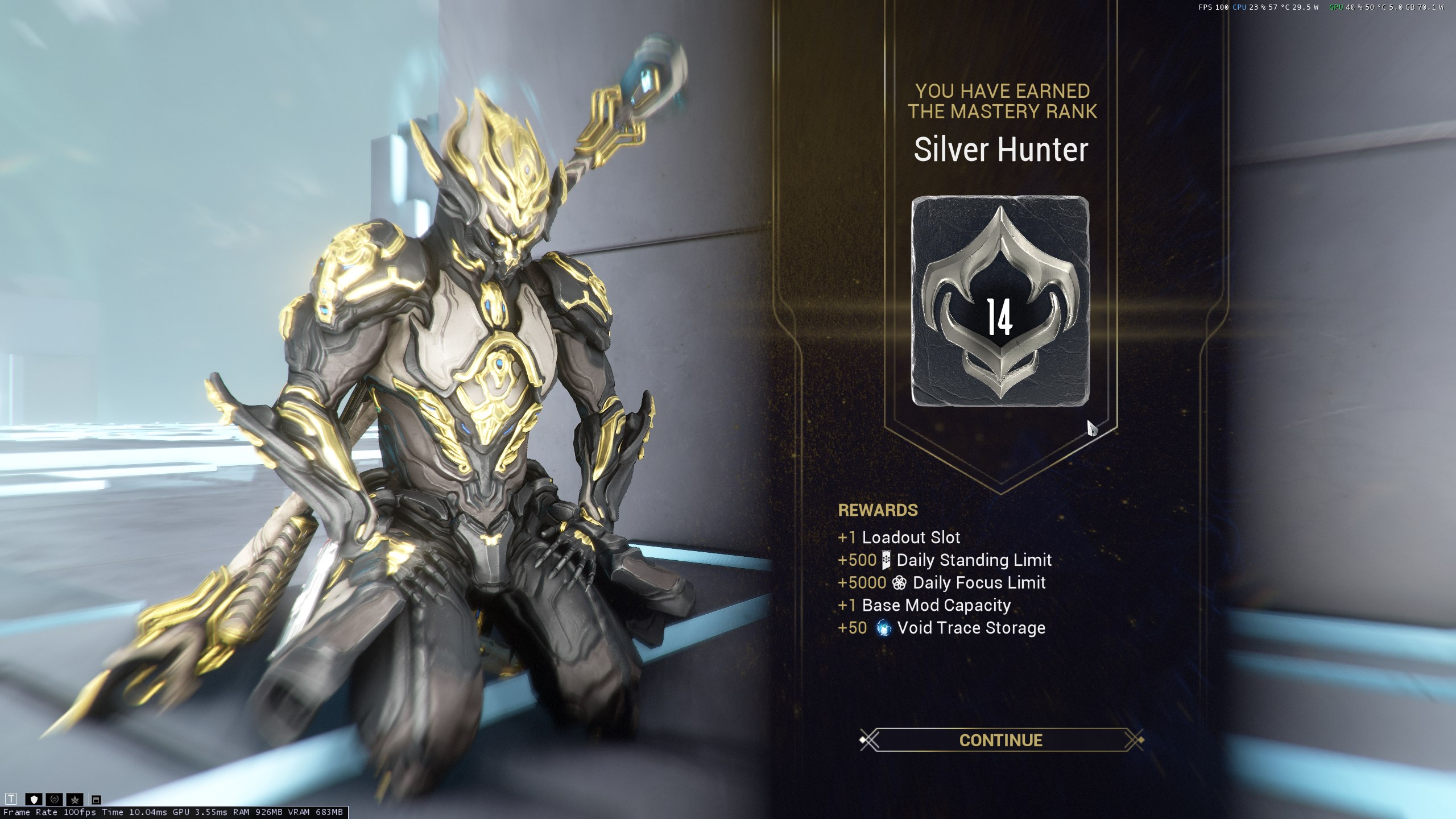Select the shield icon tab
The height and width of the screenshot is (819, 1456).
pyautogui.click(x=33, y=799)
